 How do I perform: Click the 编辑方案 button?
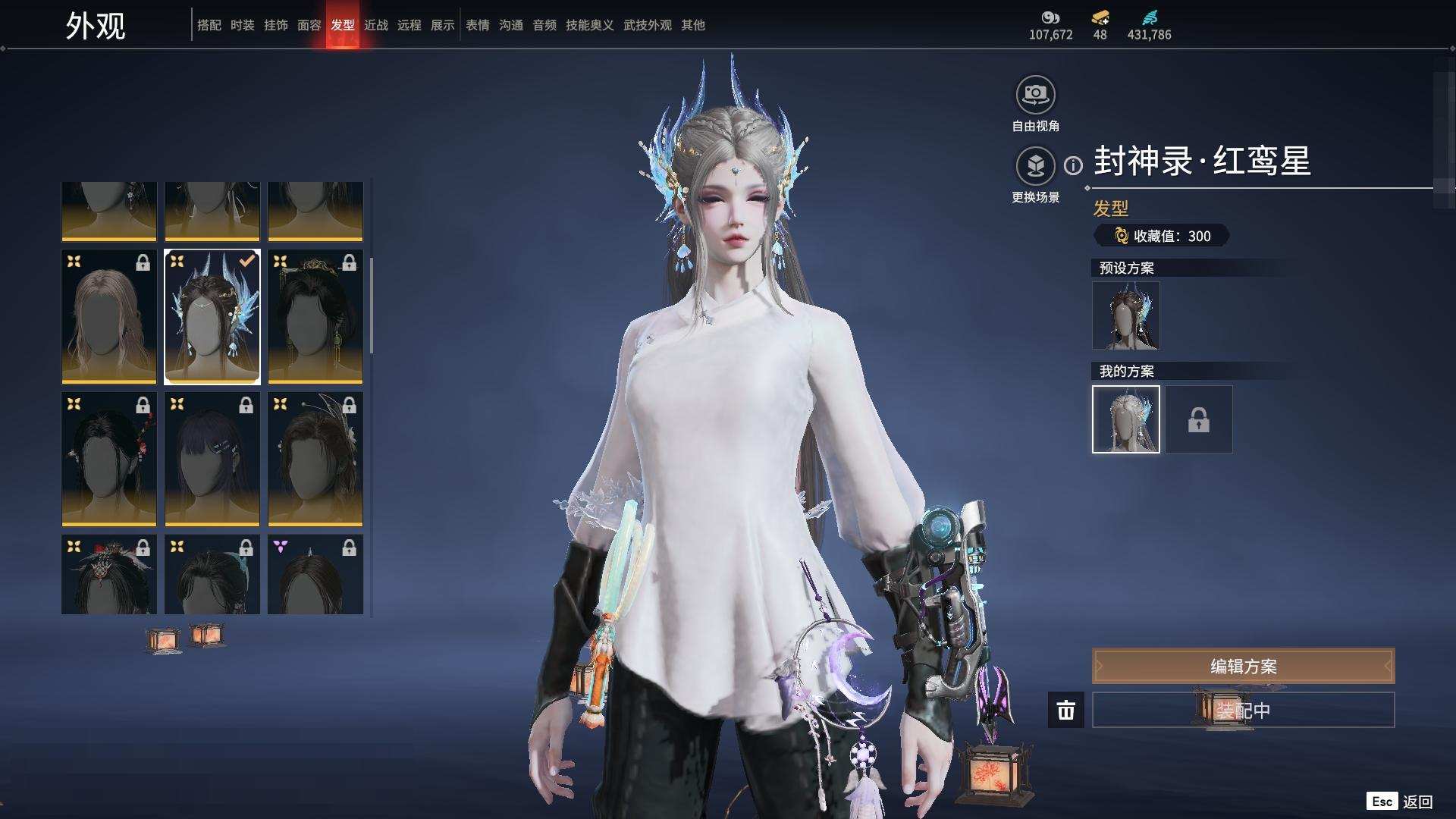pyautogui.click(x=1243, y=666)
